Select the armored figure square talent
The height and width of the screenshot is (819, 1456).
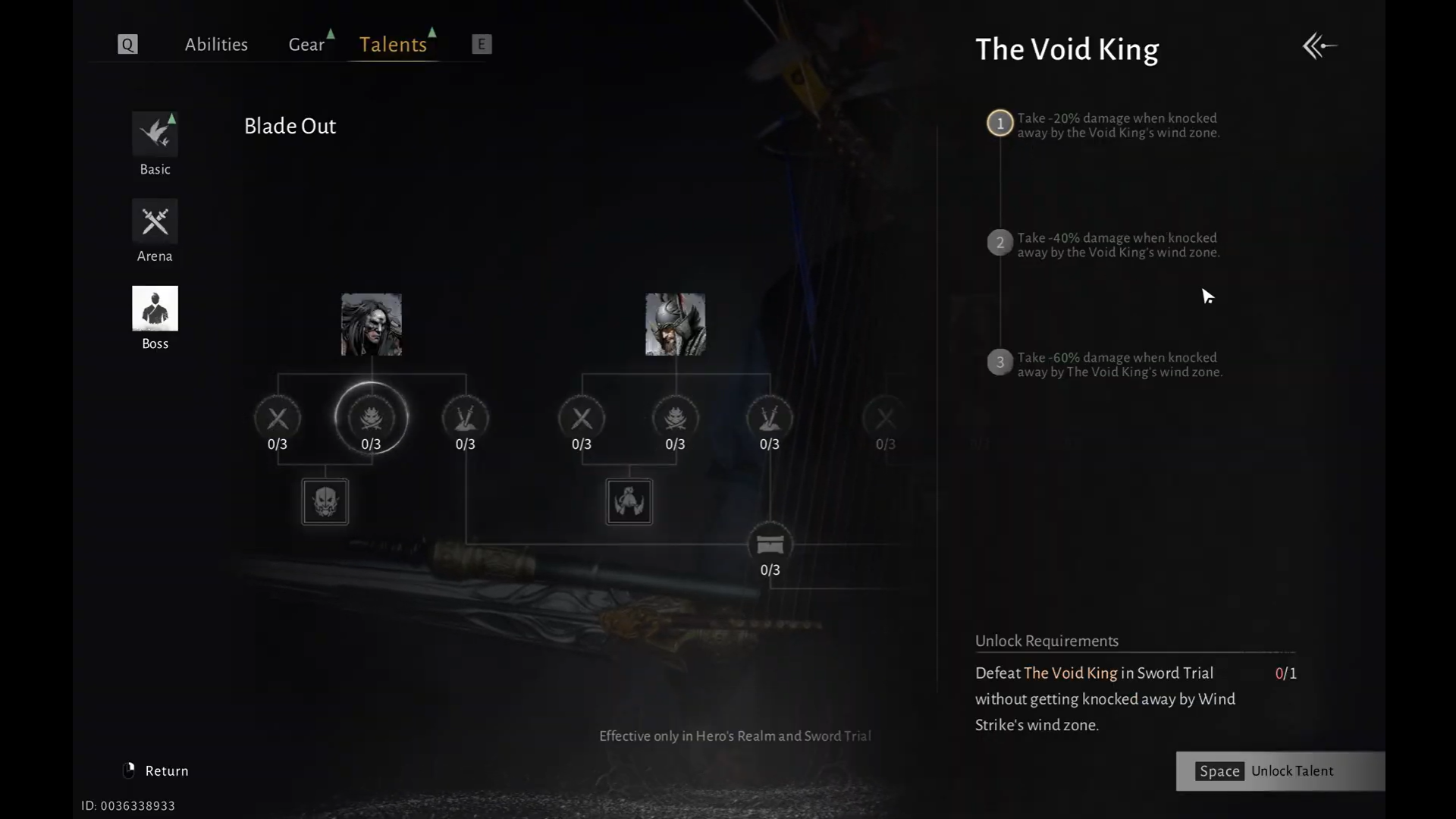tap(629, 501)
